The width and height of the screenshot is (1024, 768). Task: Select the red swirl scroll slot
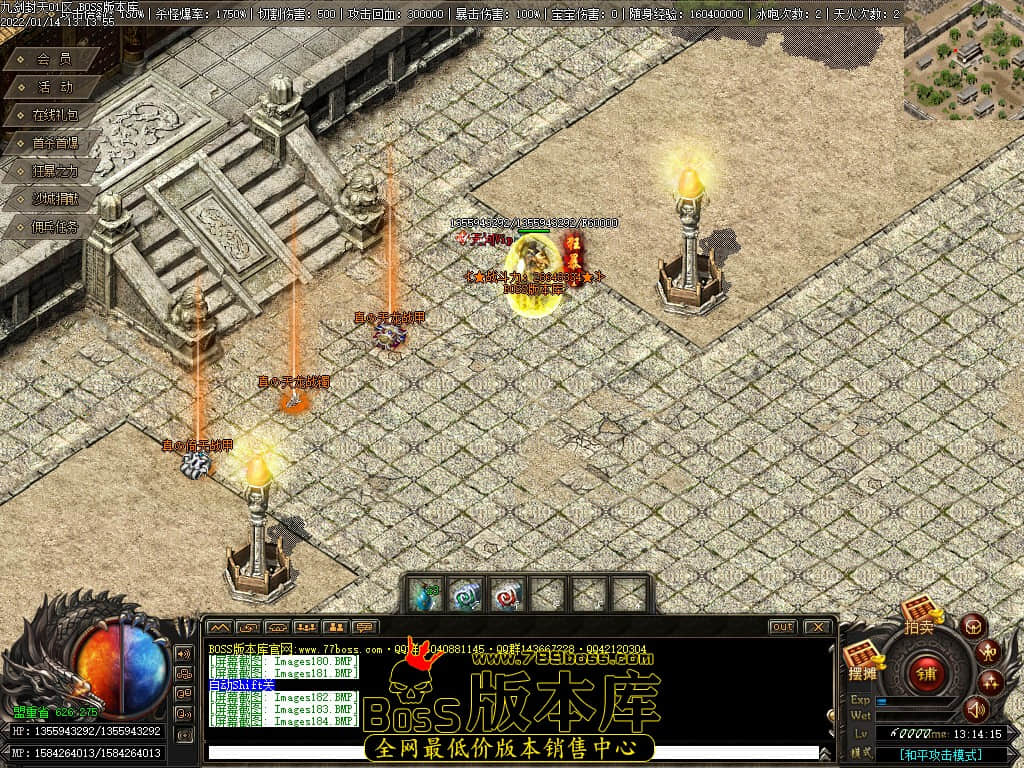(508, 595)
